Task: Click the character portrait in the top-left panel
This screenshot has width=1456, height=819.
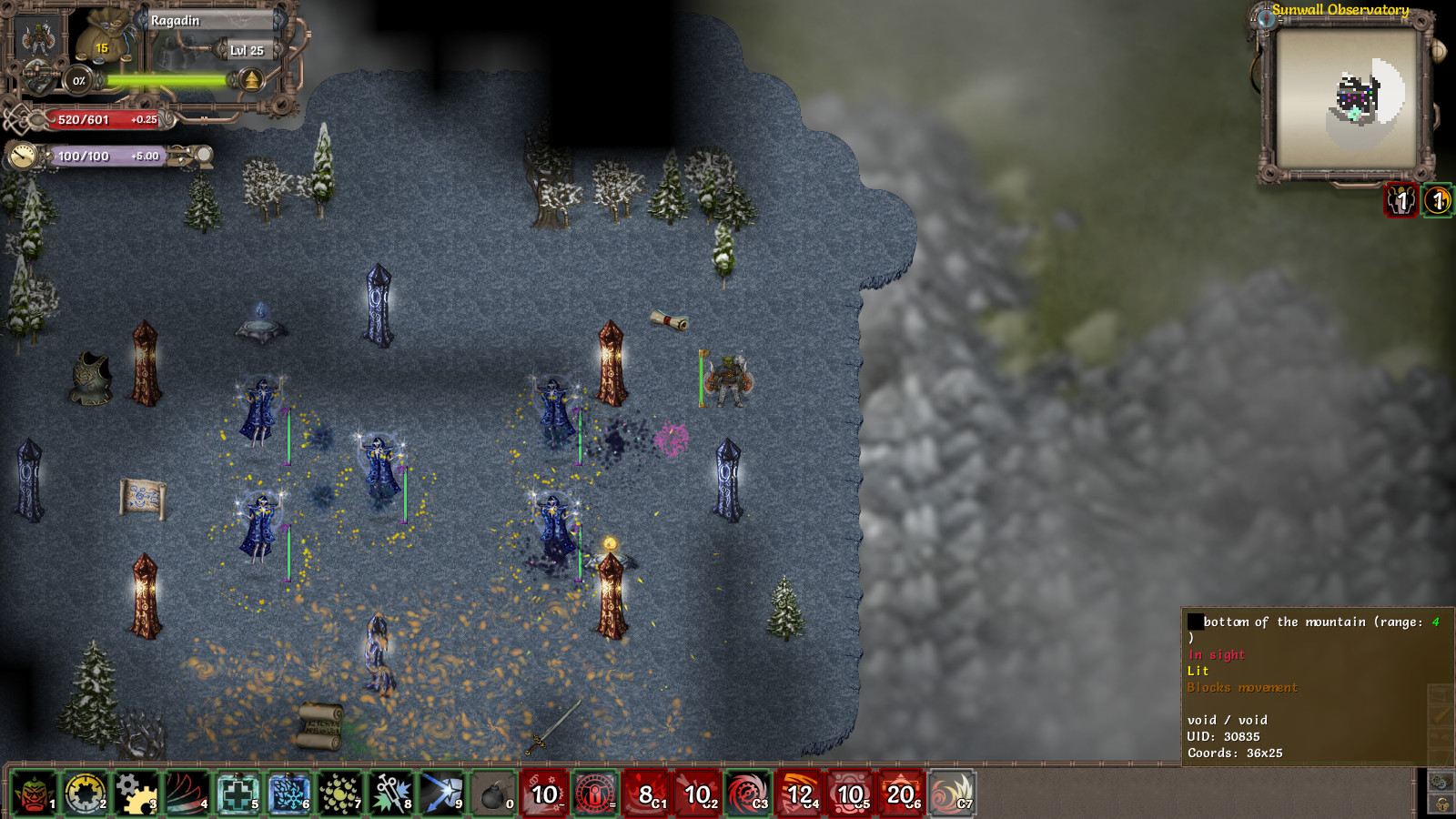Action: (x=36, y=38)
